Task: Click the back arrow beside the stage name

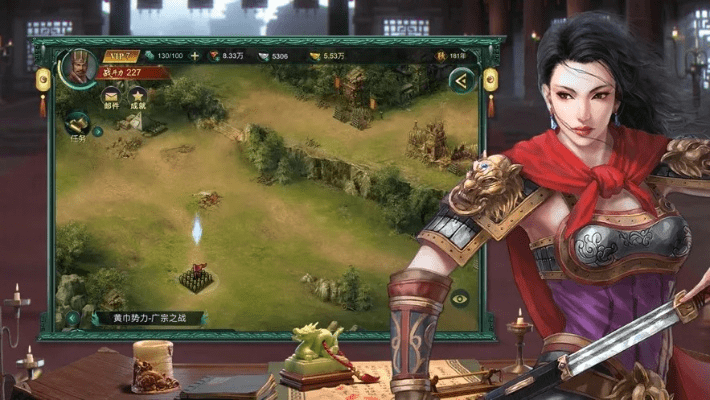Action: click(x=73, y=319)
